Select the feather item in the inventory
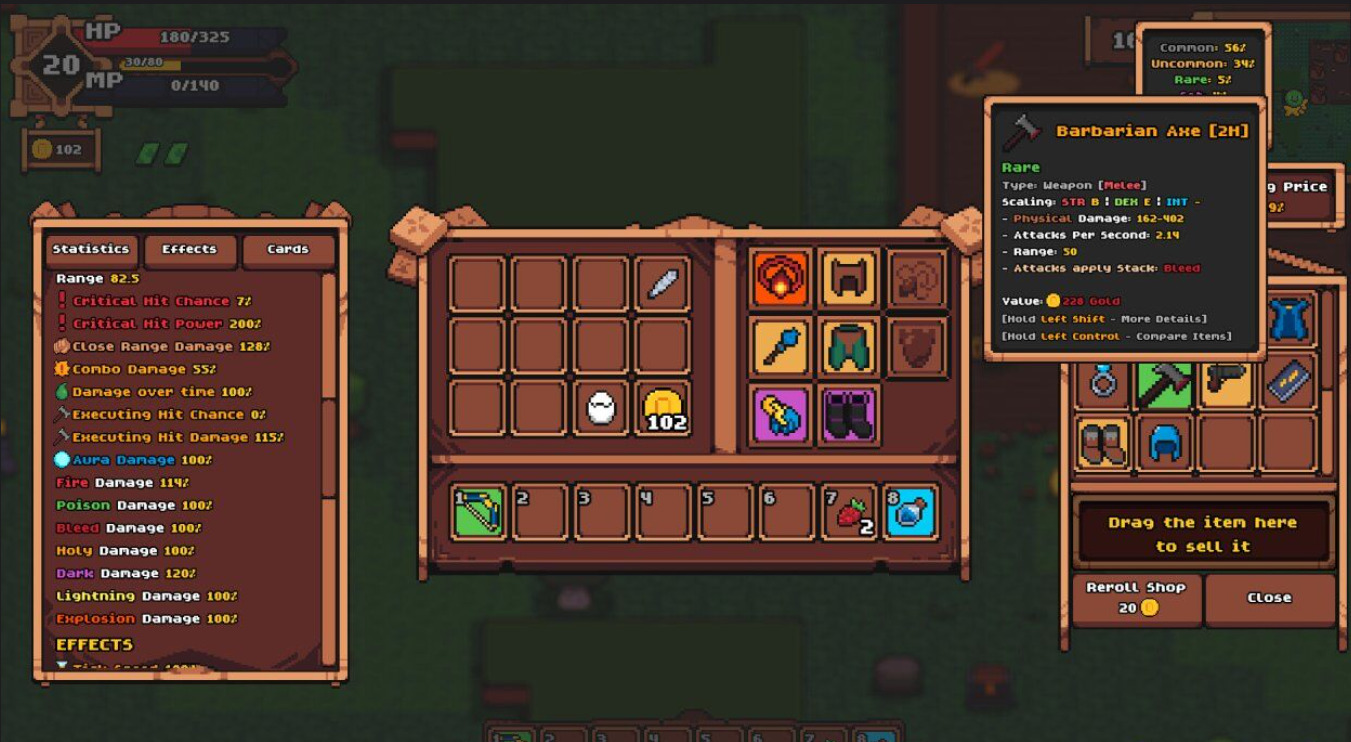Screen dimensions: 1351x742 (x=663, y=283)
